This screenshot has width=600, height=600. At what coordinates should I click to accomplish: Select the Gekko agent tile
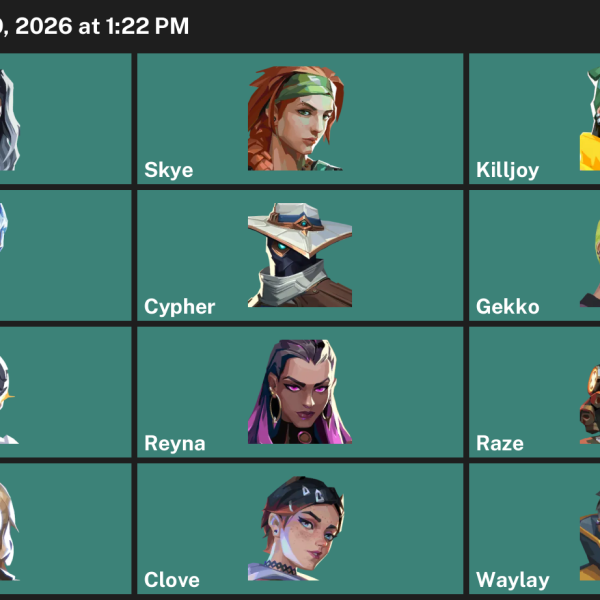pos(536,256)
